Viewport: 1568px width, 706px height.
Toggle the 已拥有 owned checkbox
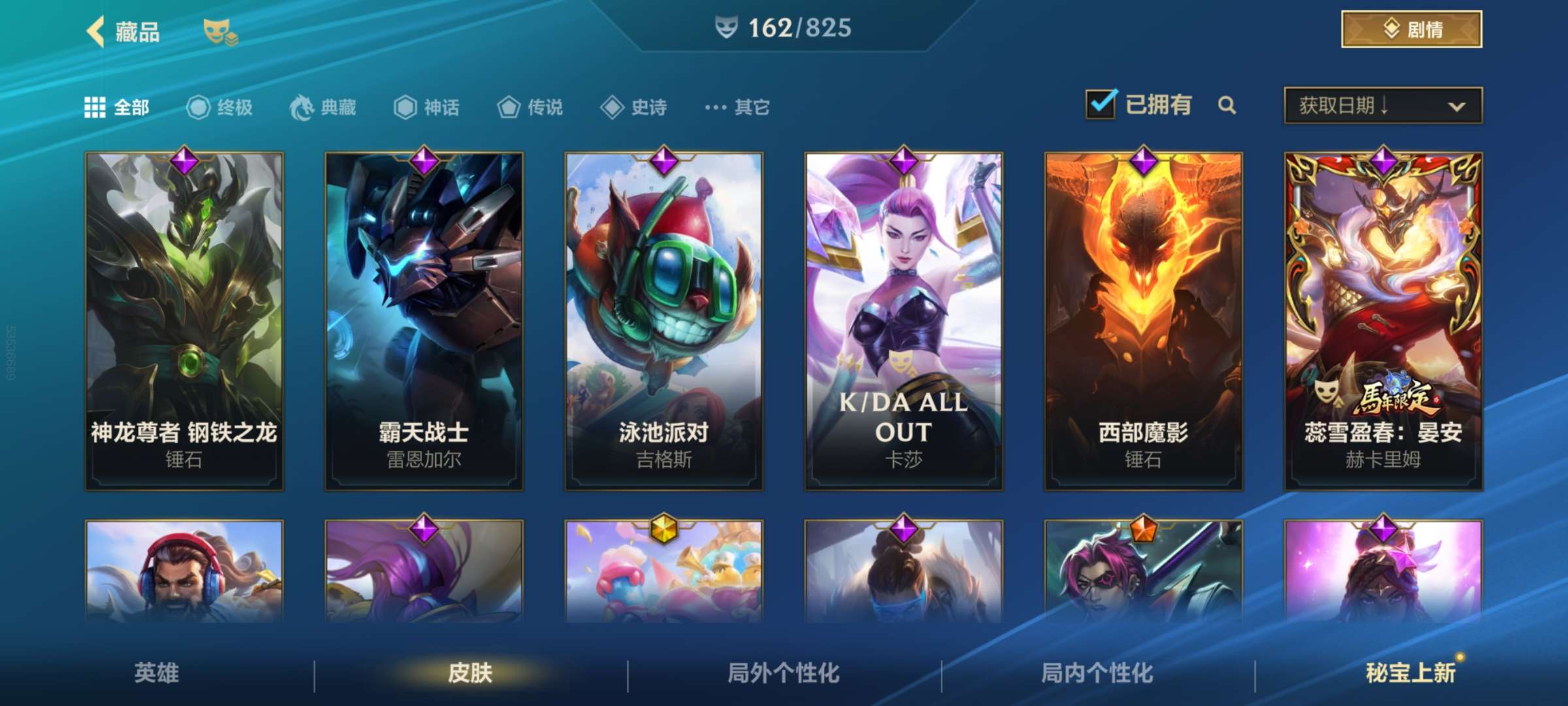pos(1100,105)
